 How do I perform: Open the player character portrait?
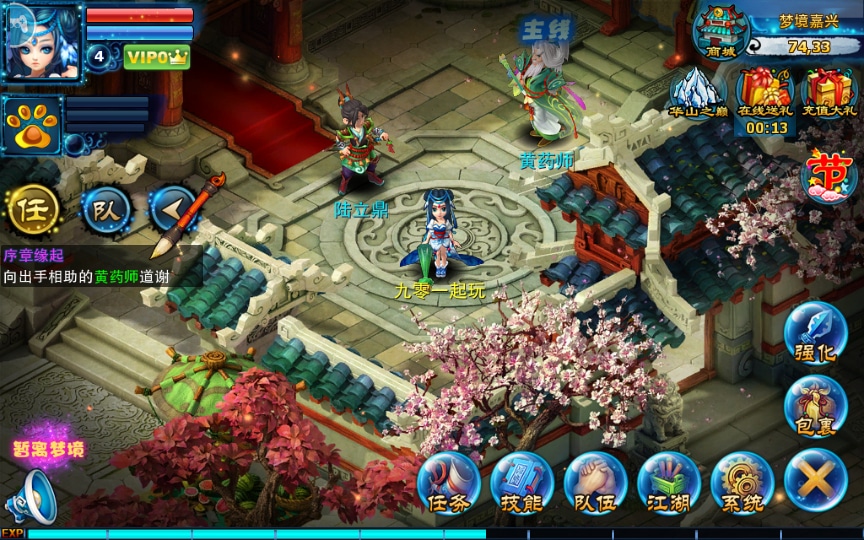[x=42, y=42]
